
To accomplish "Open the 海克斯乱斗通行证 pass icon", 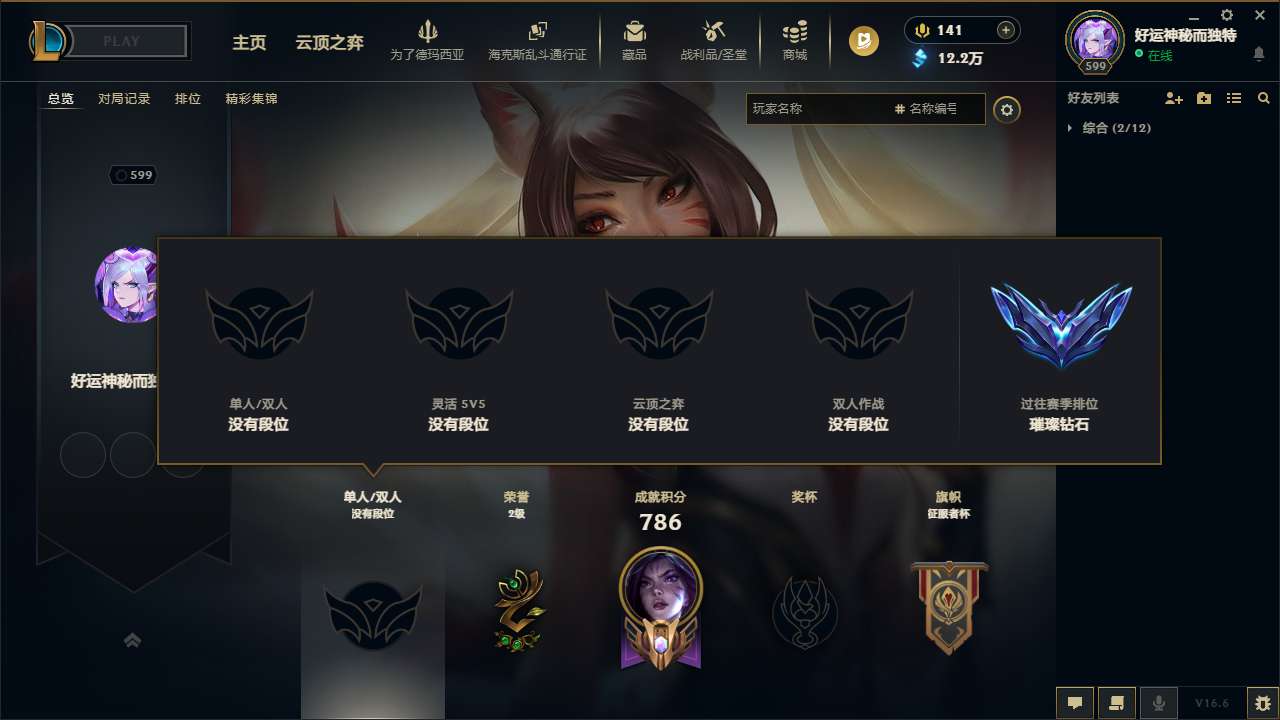I will [x=537, y=32].
